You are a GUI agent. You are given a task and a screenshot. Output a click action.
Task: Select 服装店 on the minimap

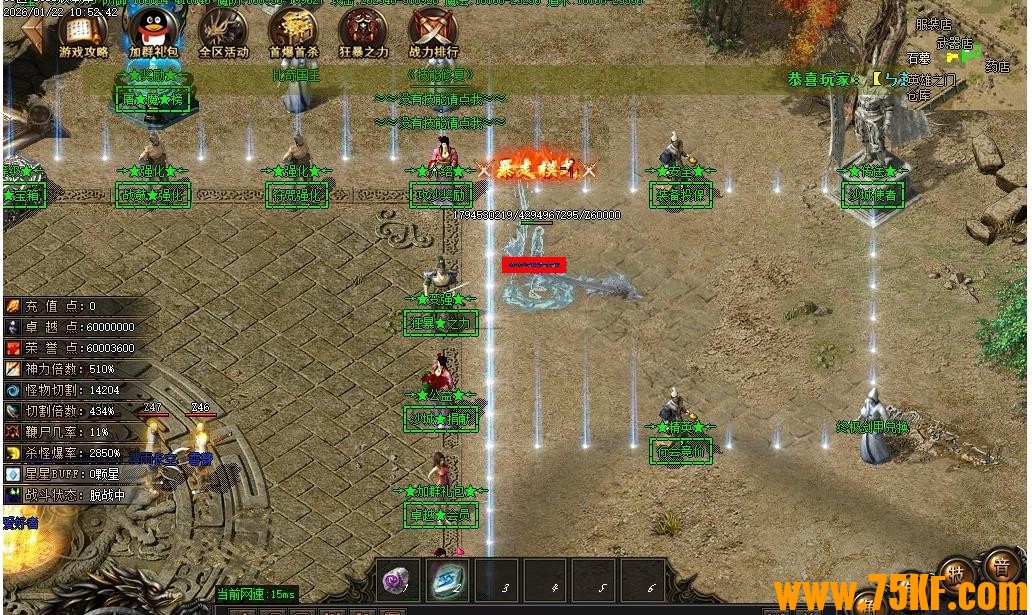point(933,24)
